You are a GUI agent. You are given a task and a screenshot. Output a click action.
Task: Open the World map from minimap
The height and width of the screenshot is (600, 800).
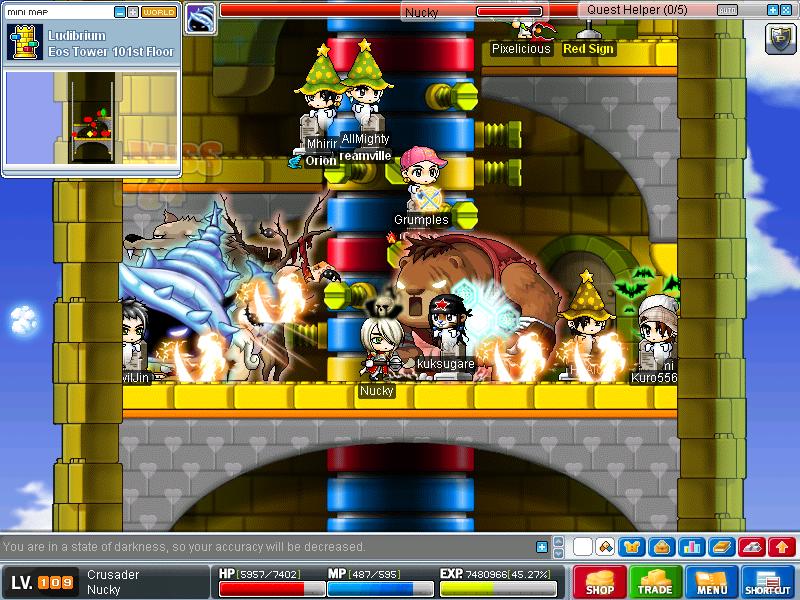click(x=159, y=12)
